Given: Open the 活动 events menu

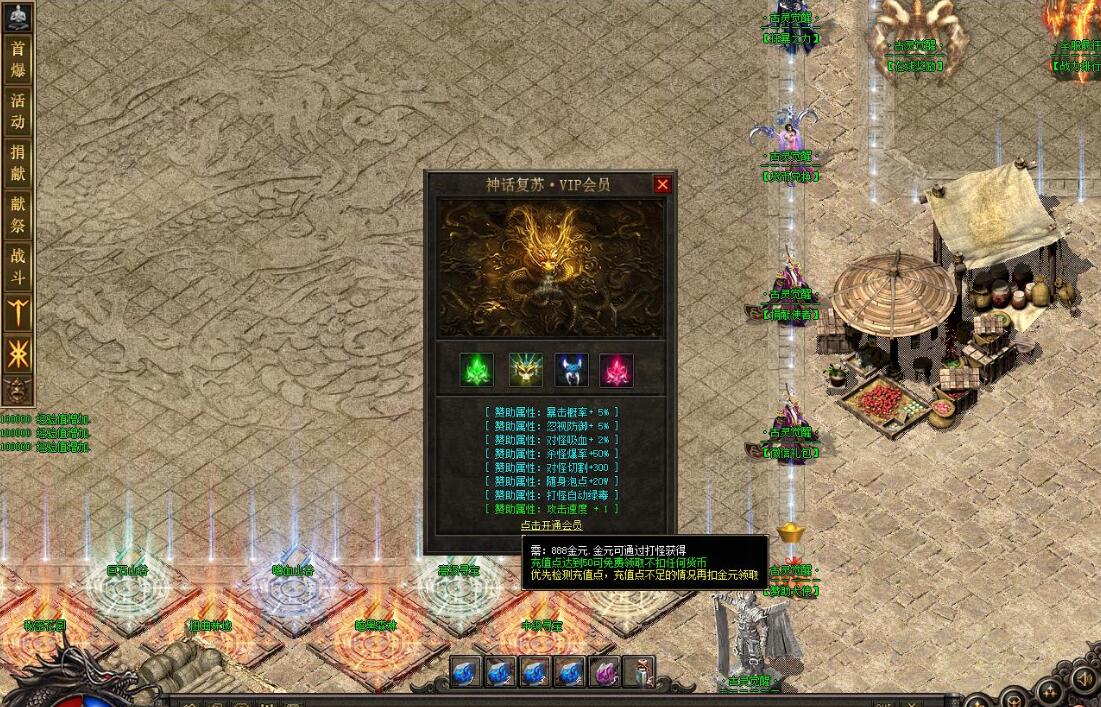Looking at the screenshot, I should click(18, 111).
